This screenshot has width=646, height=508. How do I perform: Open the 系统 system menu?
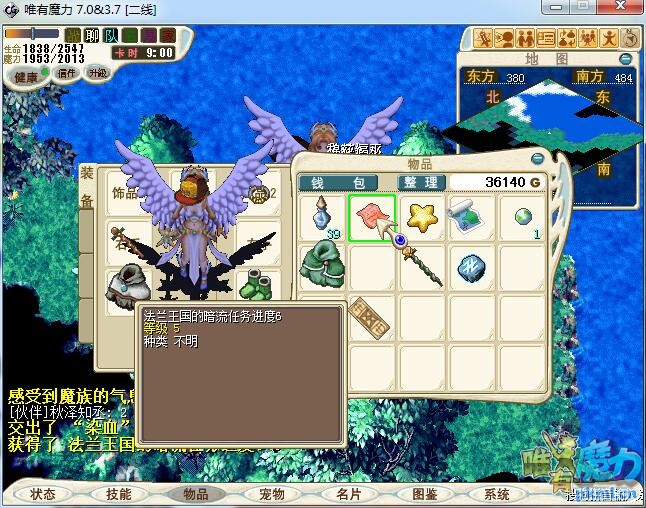497,494
